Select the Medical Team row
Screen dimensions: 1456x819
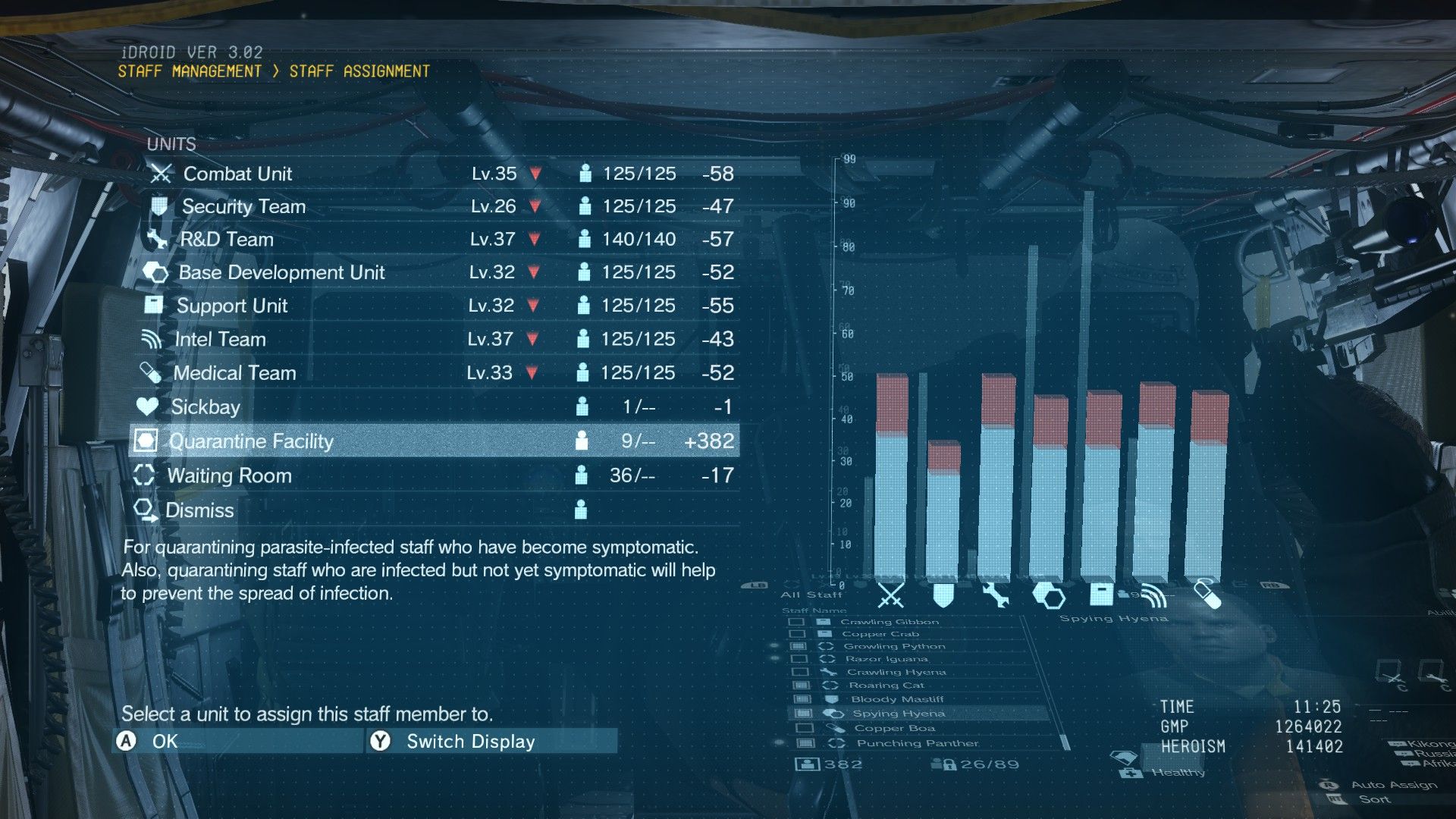pyautogui.click(x=234, y=373)
